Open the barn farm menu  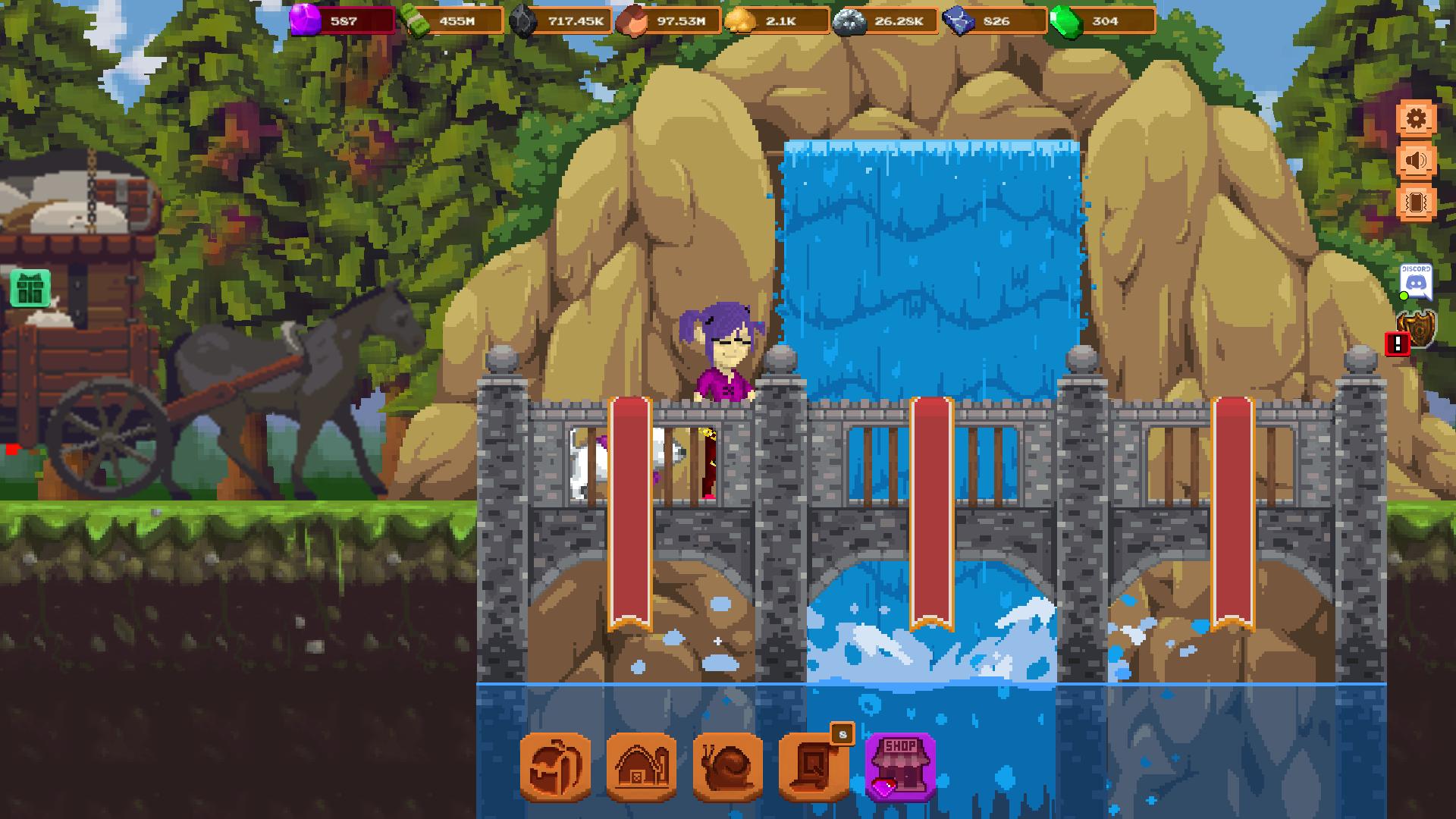click(x=642, y=767)
